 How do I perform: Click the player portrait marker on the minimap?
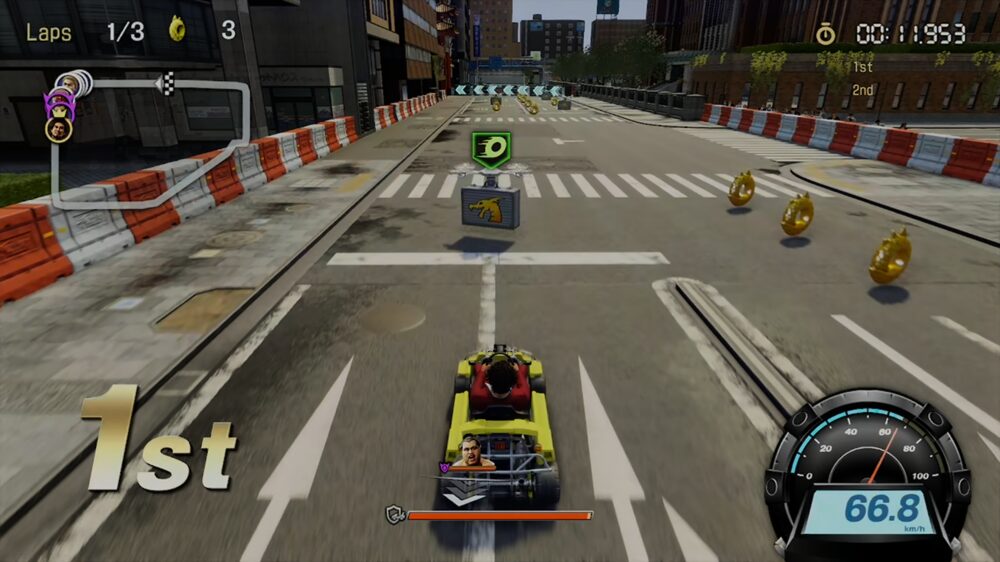(59, 129)
